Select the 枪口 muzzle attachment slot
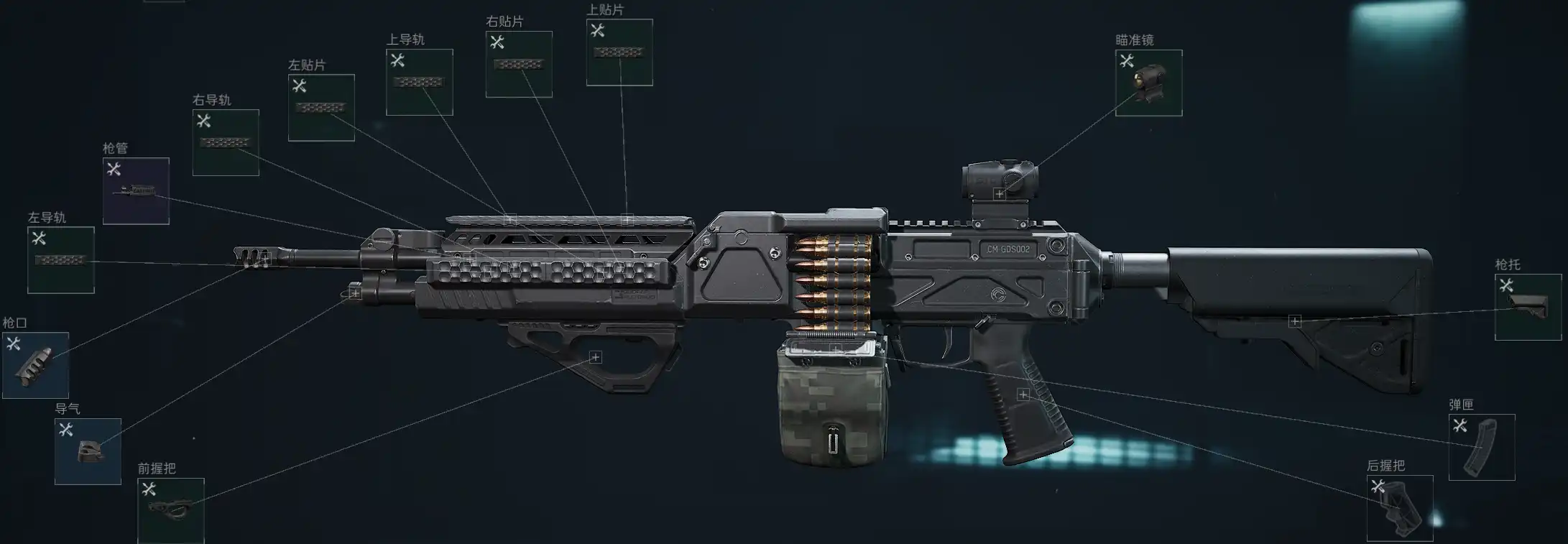The height and width of the screenshot is (544, 1568). coord(35,364)
